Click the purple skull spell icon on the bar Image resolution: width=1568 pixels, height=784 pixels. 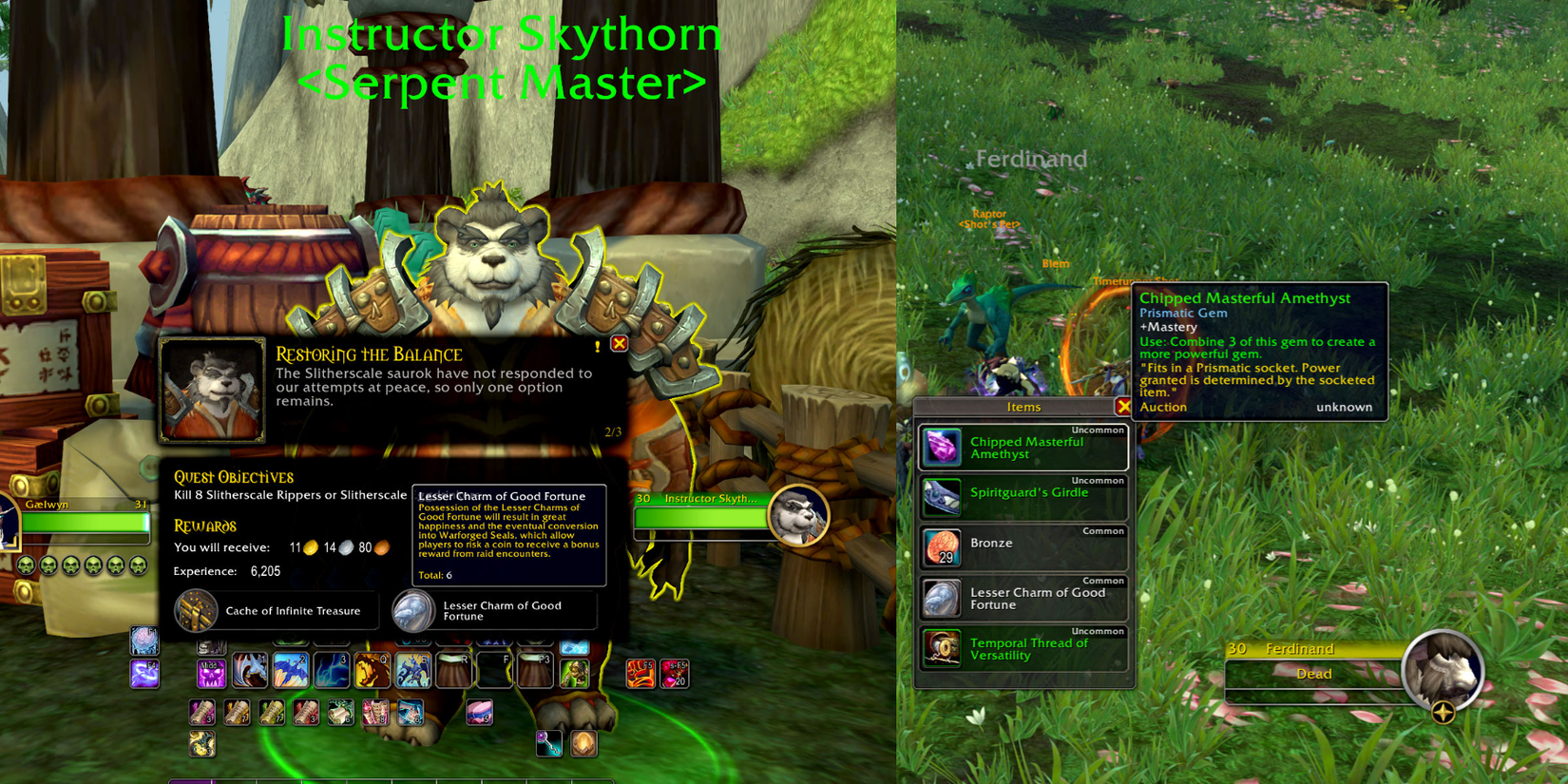coord(210,673)
